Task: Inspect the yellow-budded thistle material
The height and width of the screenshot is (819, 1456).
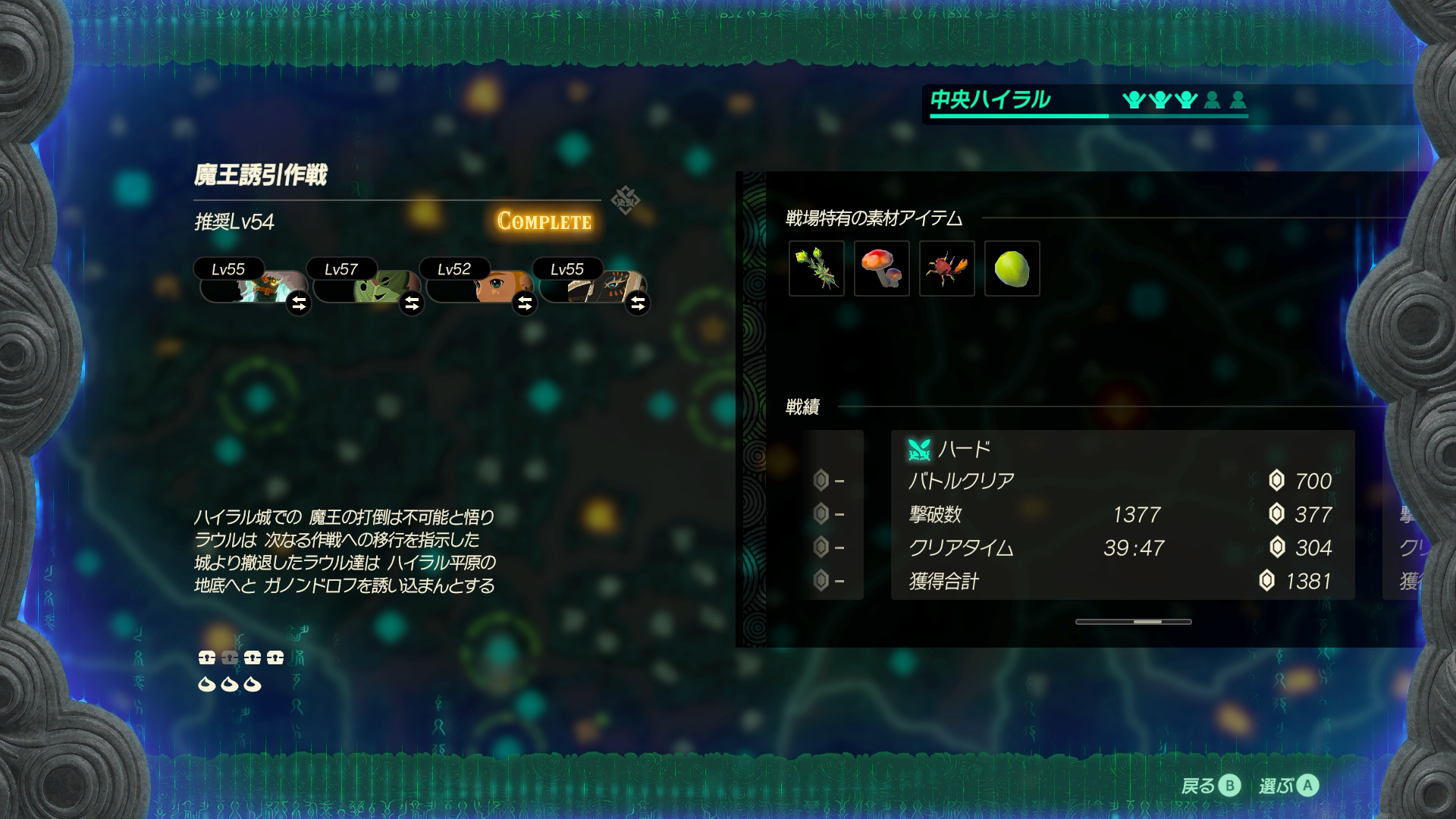Action: (x=817, y=268)
